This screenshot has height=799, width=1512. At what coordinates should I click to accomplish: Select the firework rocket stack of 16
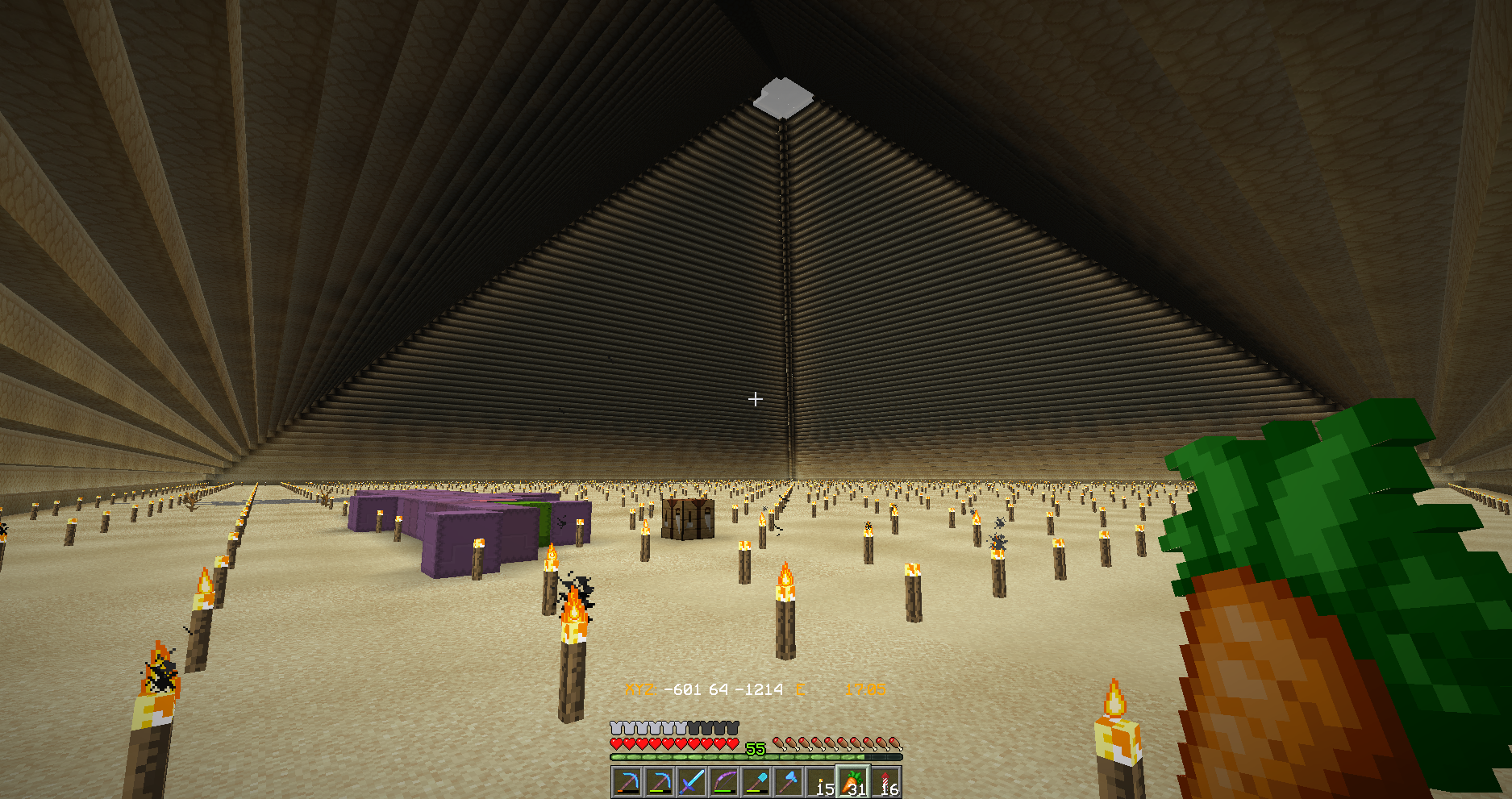[885, 782]
